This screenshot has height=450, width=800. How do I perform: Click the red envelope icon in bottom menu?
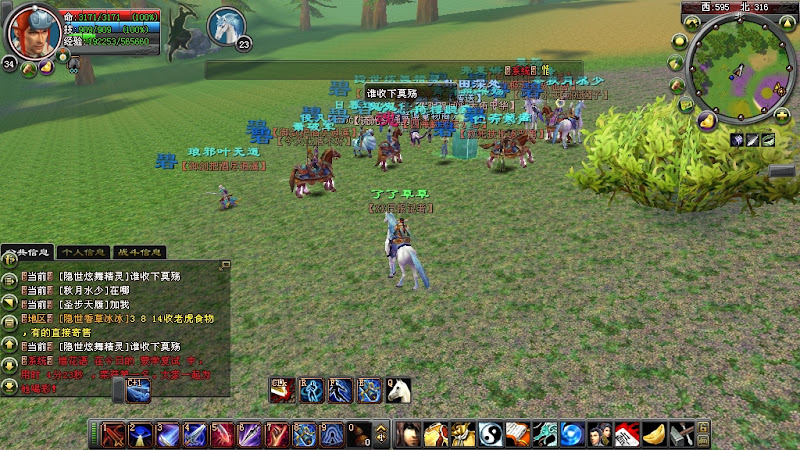coord(625,434)
